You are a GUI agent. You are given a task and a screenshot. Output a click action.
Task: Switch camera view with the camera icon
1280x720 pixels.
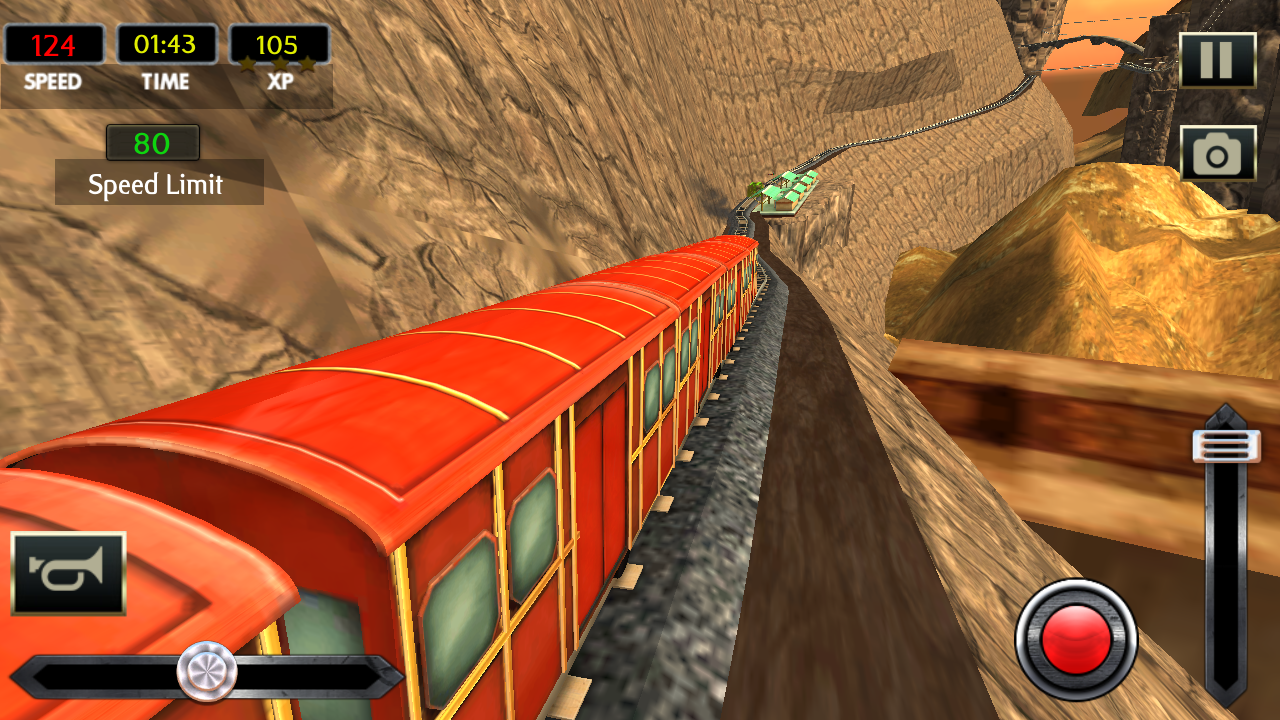click(1217, 154)
